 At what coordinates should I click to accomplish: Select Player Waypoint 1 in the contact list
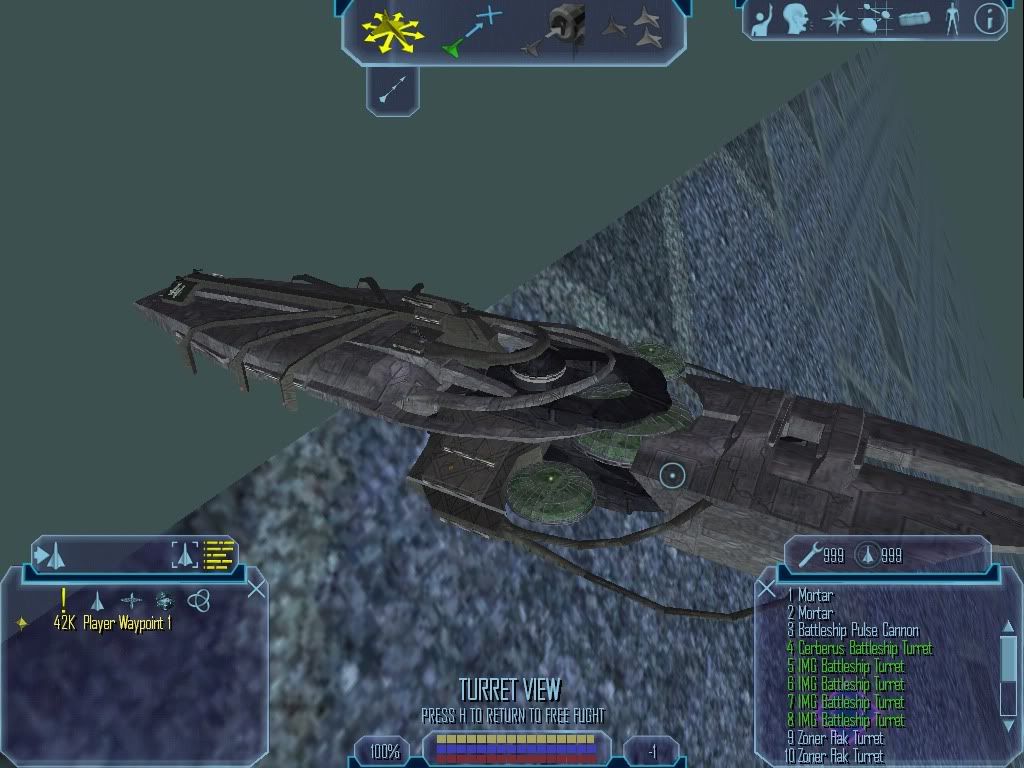point(112,623)
